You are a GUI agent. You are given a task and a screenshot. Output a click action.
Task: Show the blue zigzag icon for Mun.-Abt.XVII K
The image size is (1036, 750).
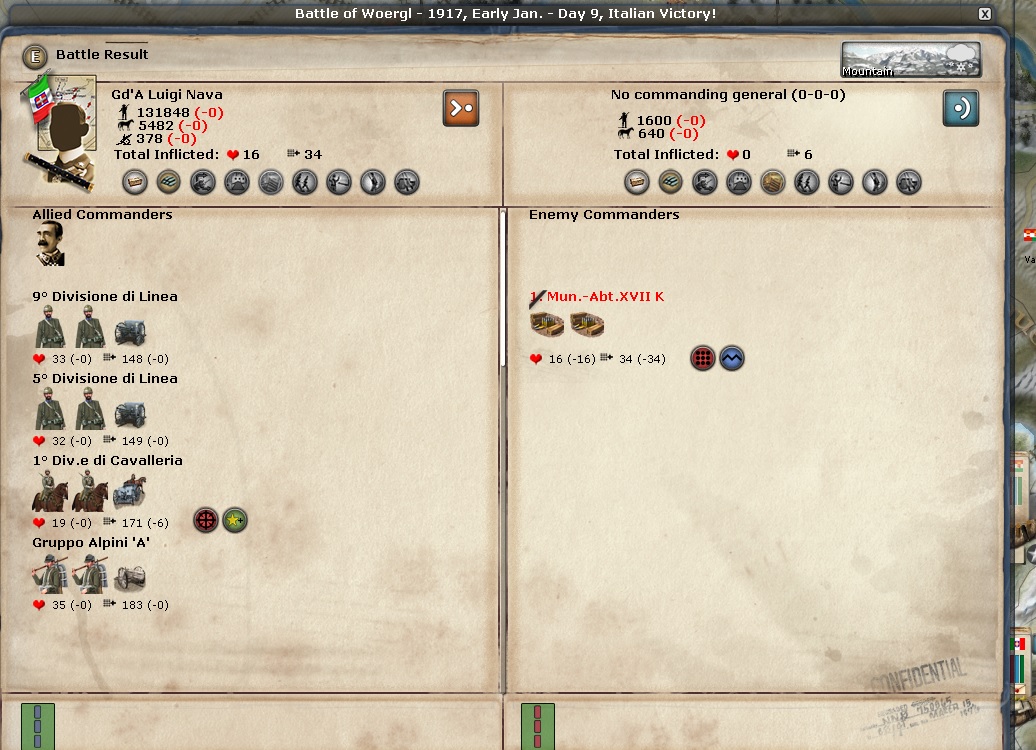coord(732,358)
